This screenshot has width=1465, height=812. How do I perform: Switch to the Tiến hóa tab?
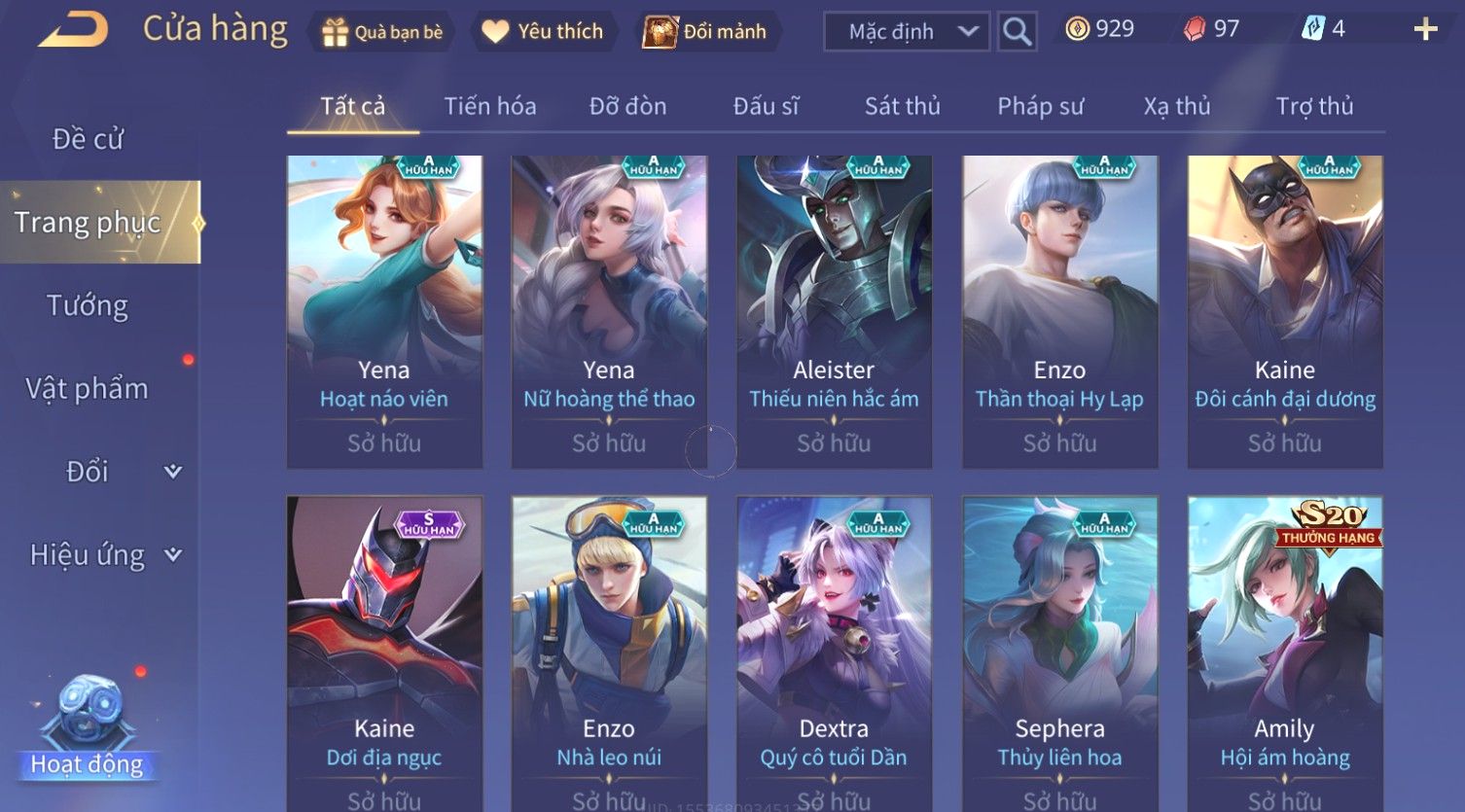tap(490, 106)
